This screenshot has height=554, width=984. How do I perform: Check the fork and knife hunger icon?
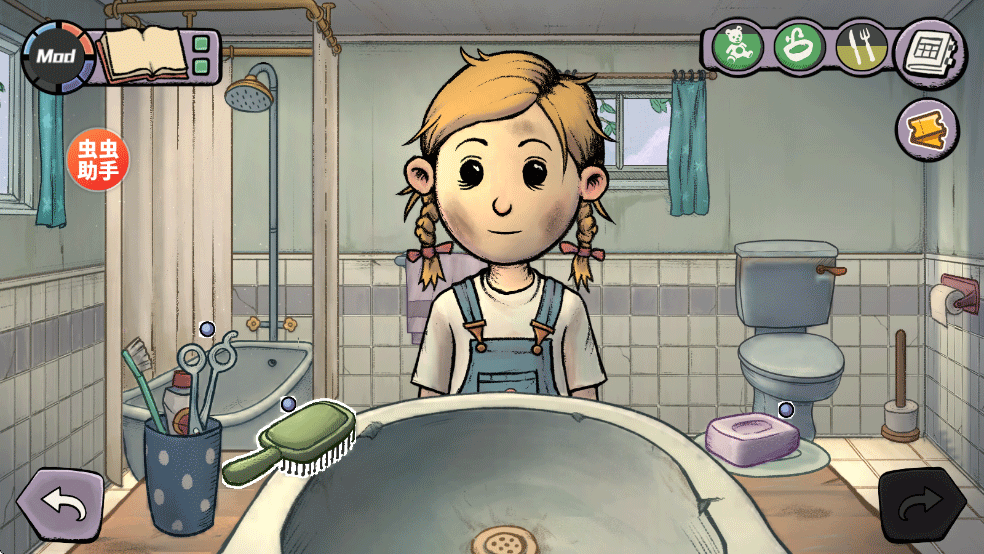point(859,47)
